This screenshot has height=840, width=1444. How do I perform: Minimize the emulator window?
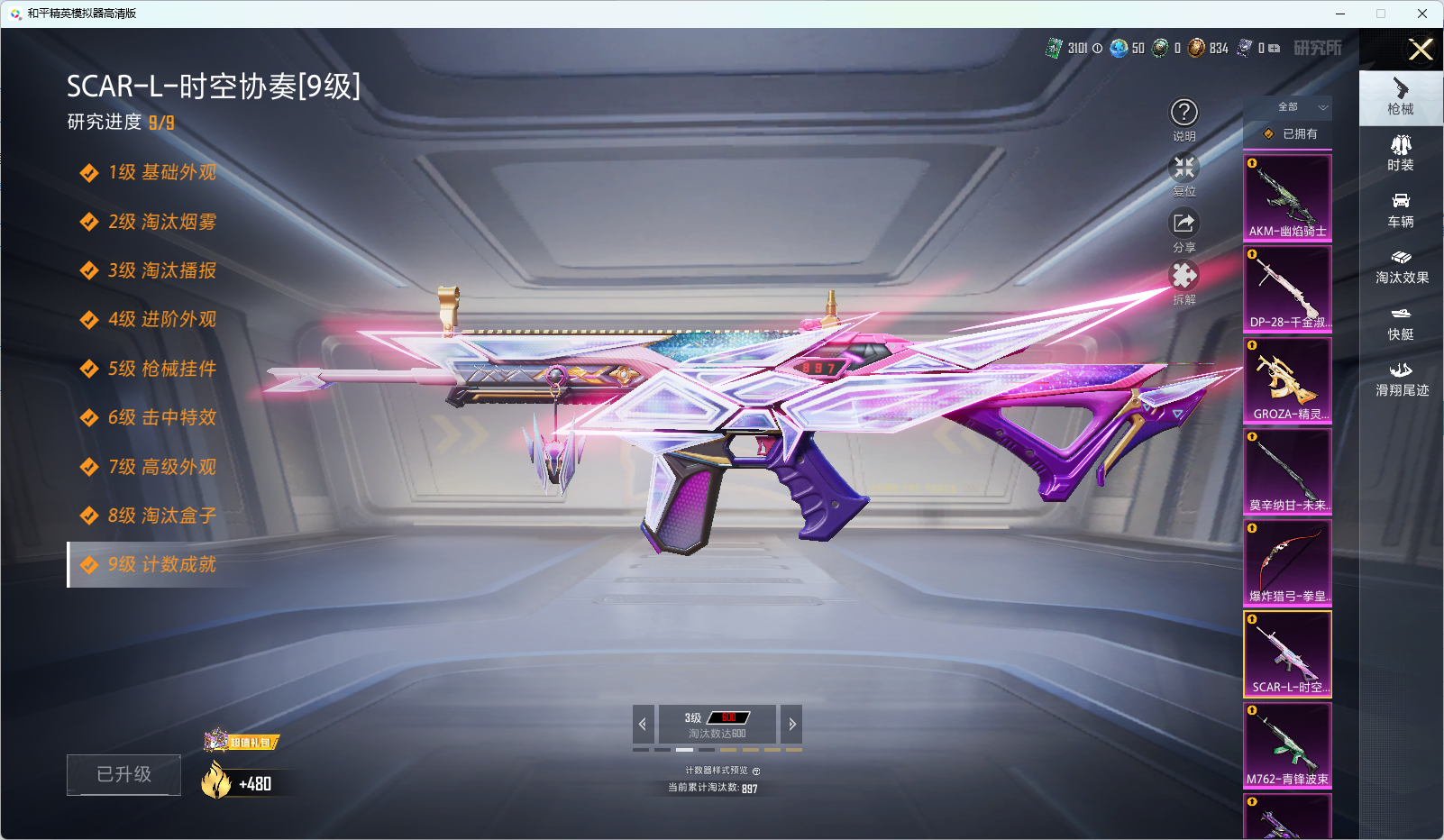click(1340, 14)
